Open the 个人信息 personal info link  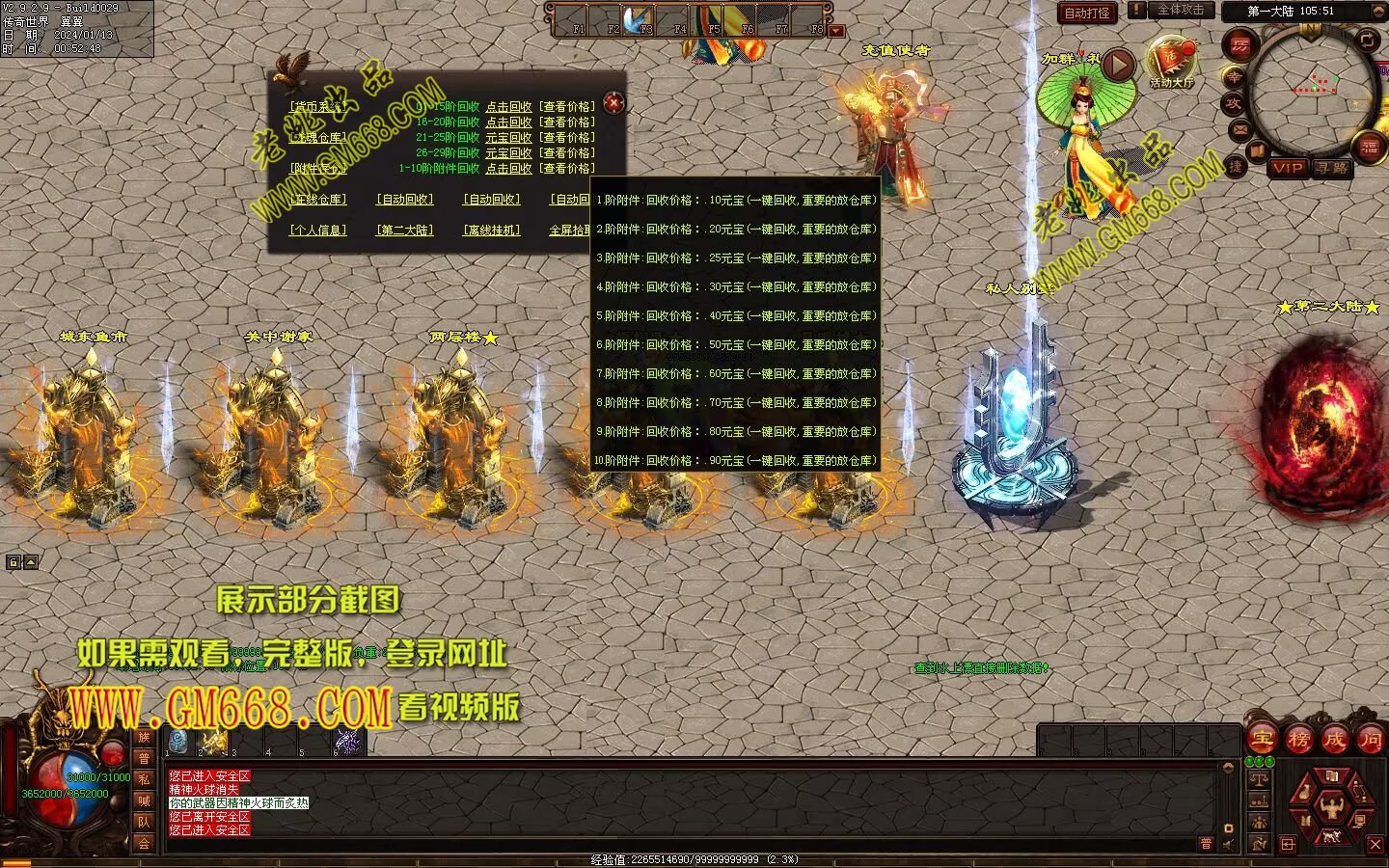[318, 231]
